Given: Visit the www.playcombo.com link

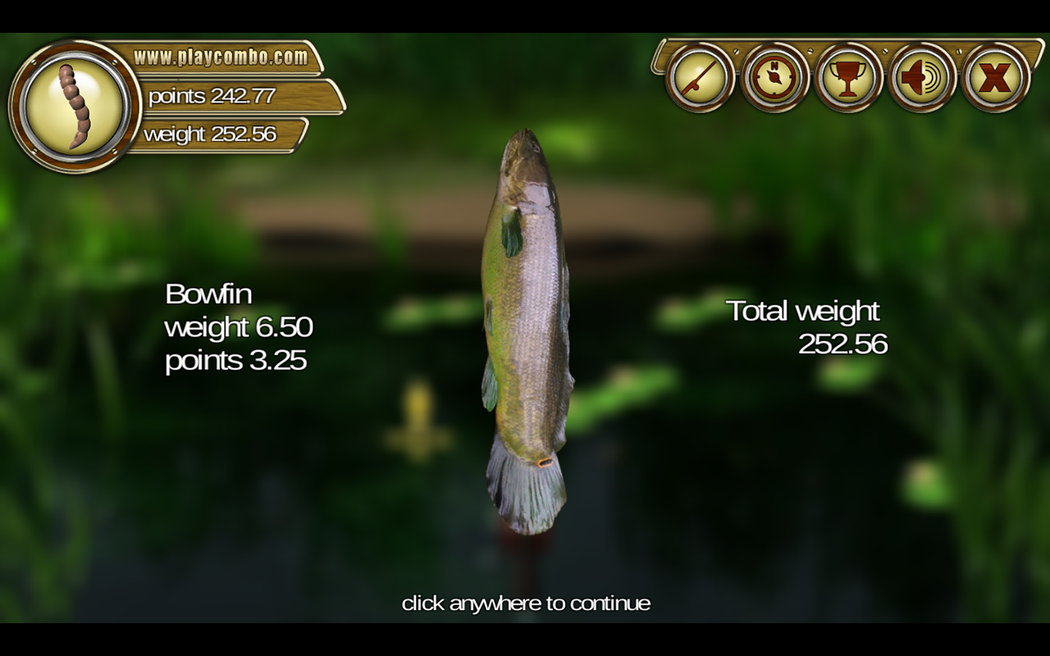Looking at the screenshot, I should tap(221, 57).
